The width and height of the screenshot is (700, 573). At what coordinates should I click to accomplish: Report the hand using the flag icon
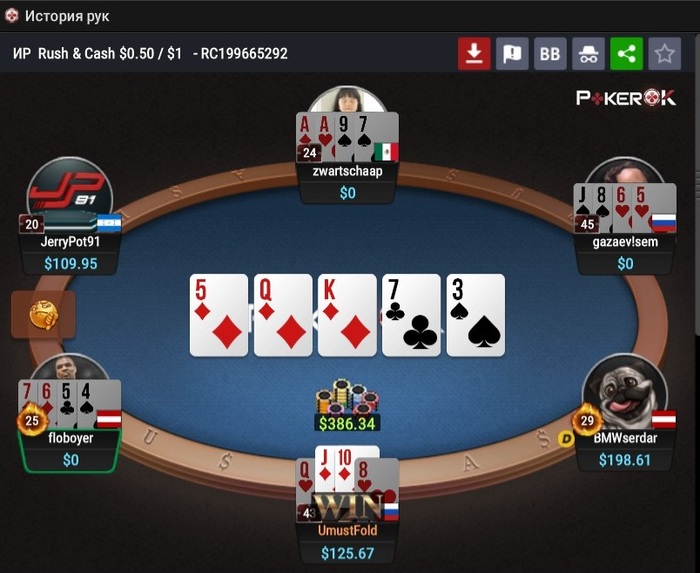coord(512,54)
